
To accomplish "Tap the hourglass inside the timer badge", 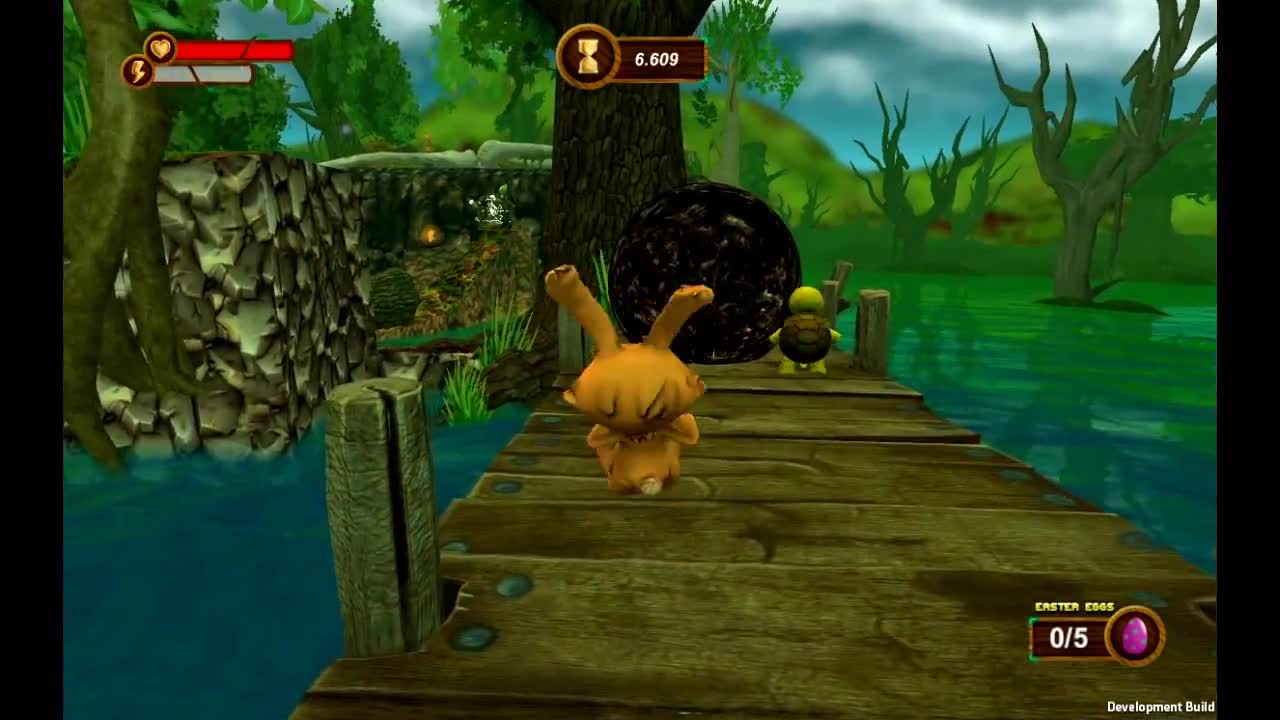I will [x=588, y=58].
